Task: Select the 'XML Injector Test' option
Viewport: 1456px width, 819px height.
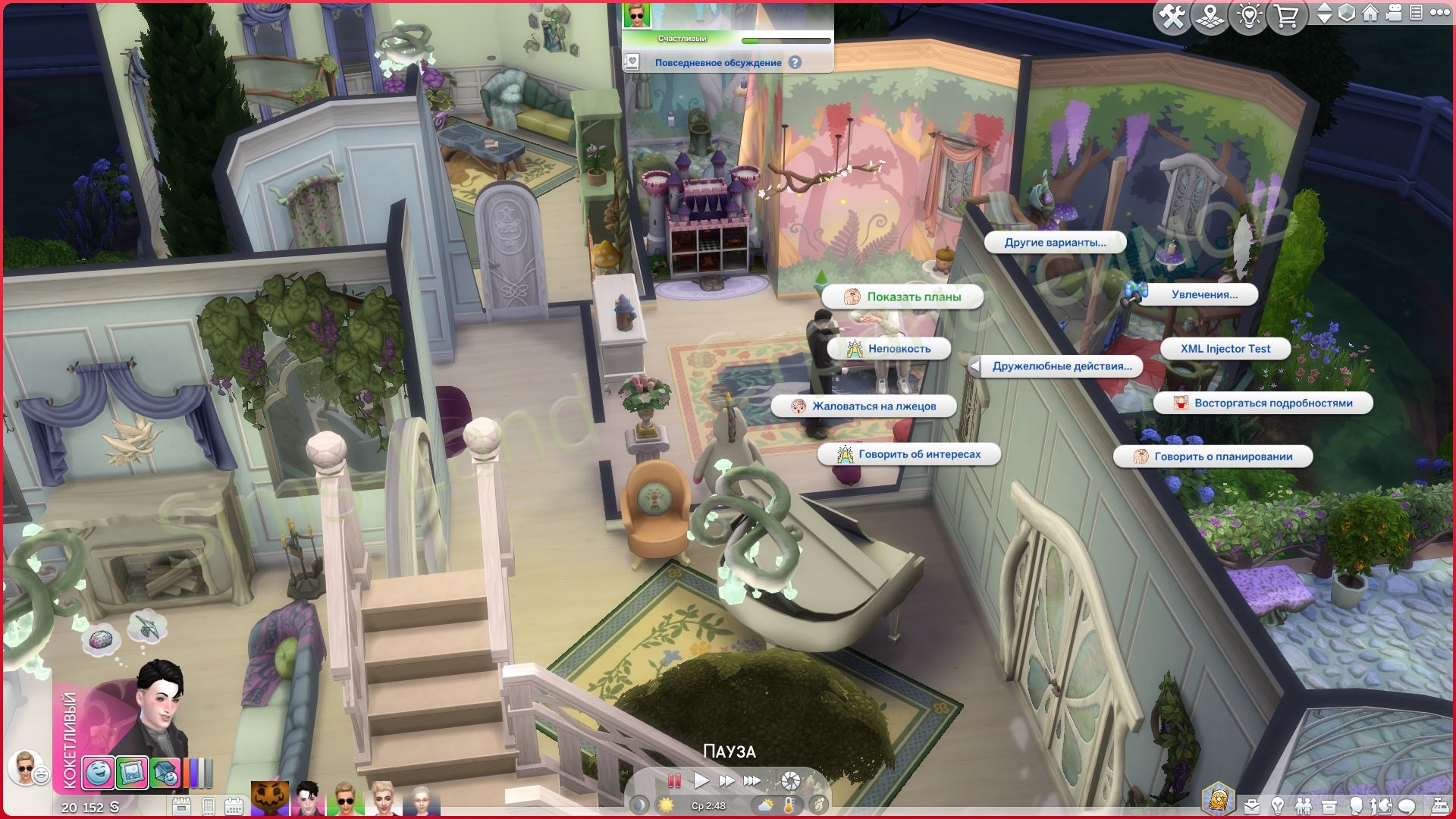Action: (1225, 349)
